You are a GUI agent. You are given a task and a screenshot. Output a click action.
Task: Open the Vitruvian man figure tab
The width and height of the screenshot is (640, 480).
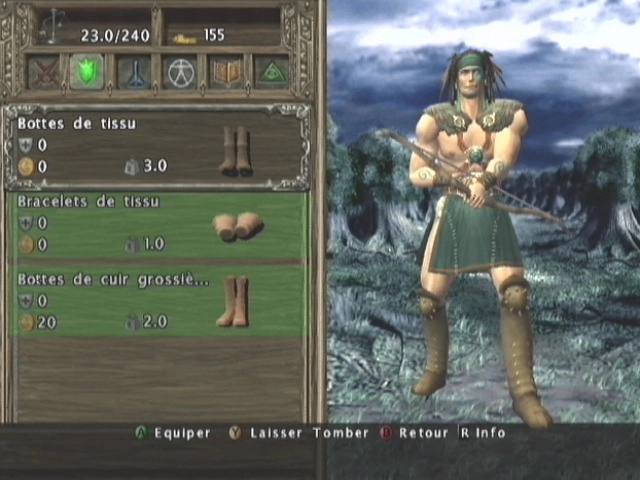pos(179,72)
